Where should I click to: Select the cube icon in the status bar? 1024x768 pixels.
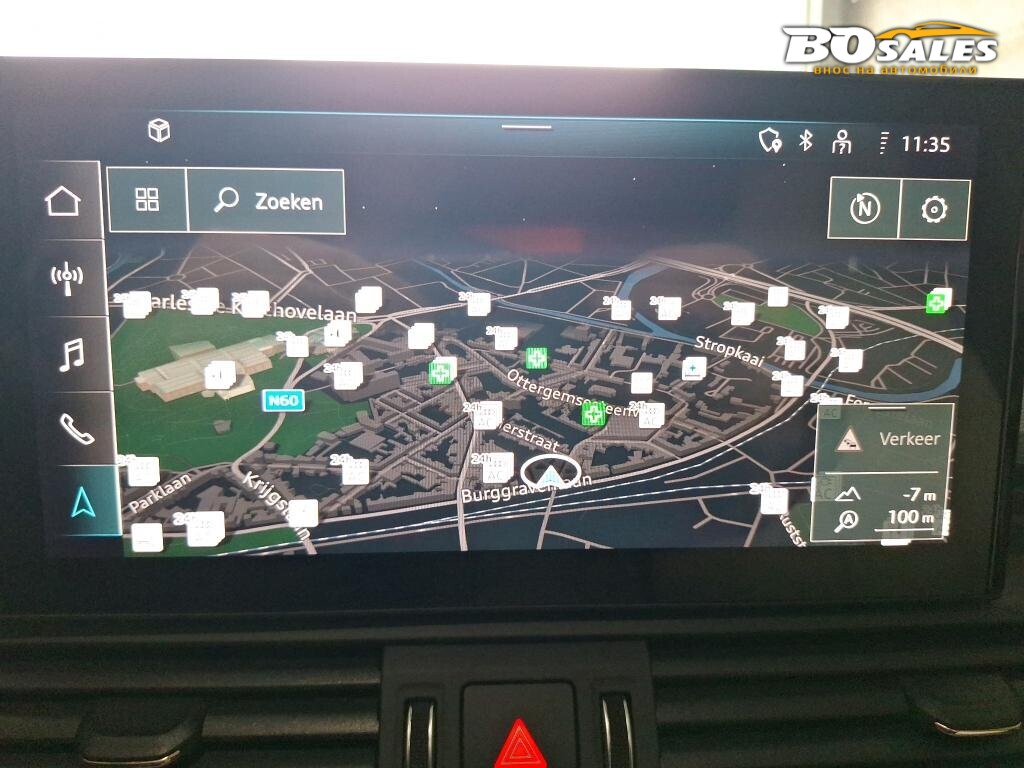[159, 131]
